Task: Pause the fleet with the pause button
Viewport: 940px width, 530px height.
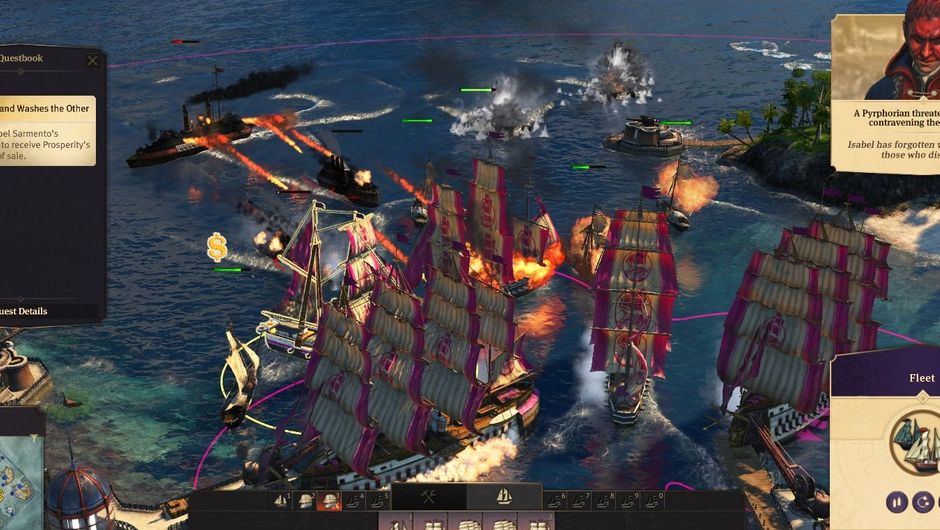Action: [x=896, y=501]
